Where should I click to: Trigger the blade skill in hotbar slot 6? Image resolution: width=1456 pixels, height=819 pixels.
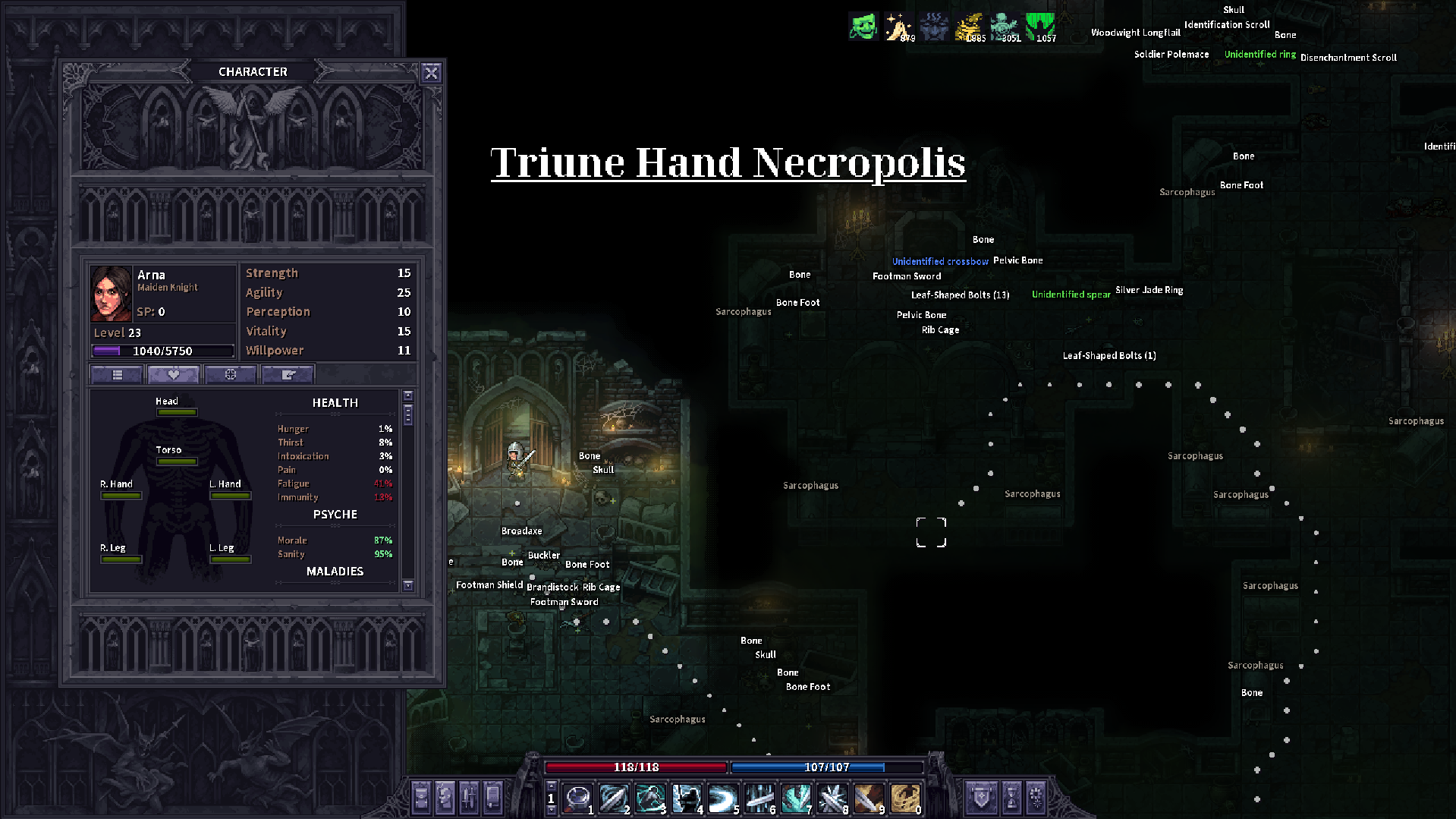(x=759, y=798)
